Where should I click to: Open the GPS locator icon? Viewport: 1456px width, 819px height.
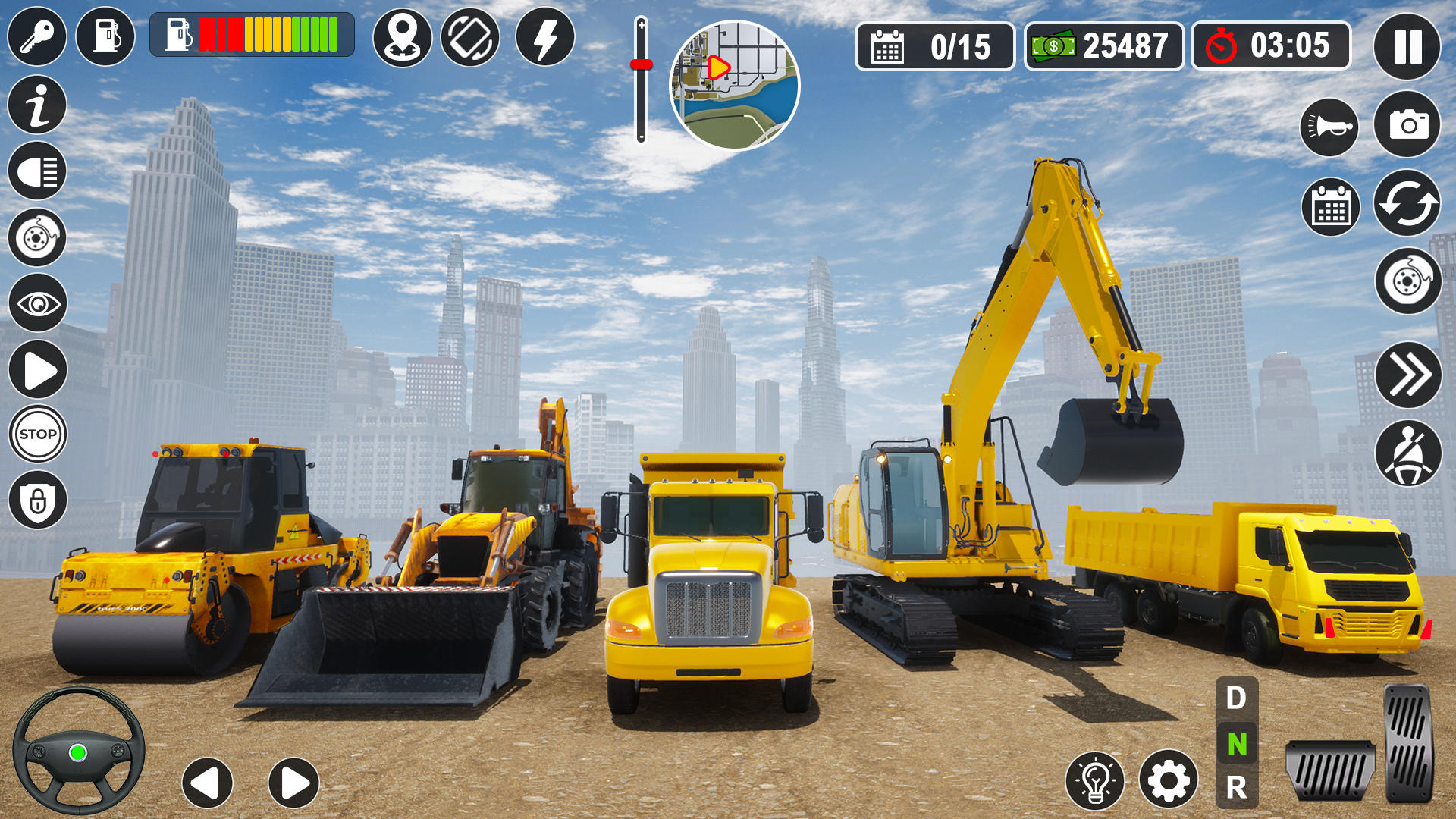404,36
